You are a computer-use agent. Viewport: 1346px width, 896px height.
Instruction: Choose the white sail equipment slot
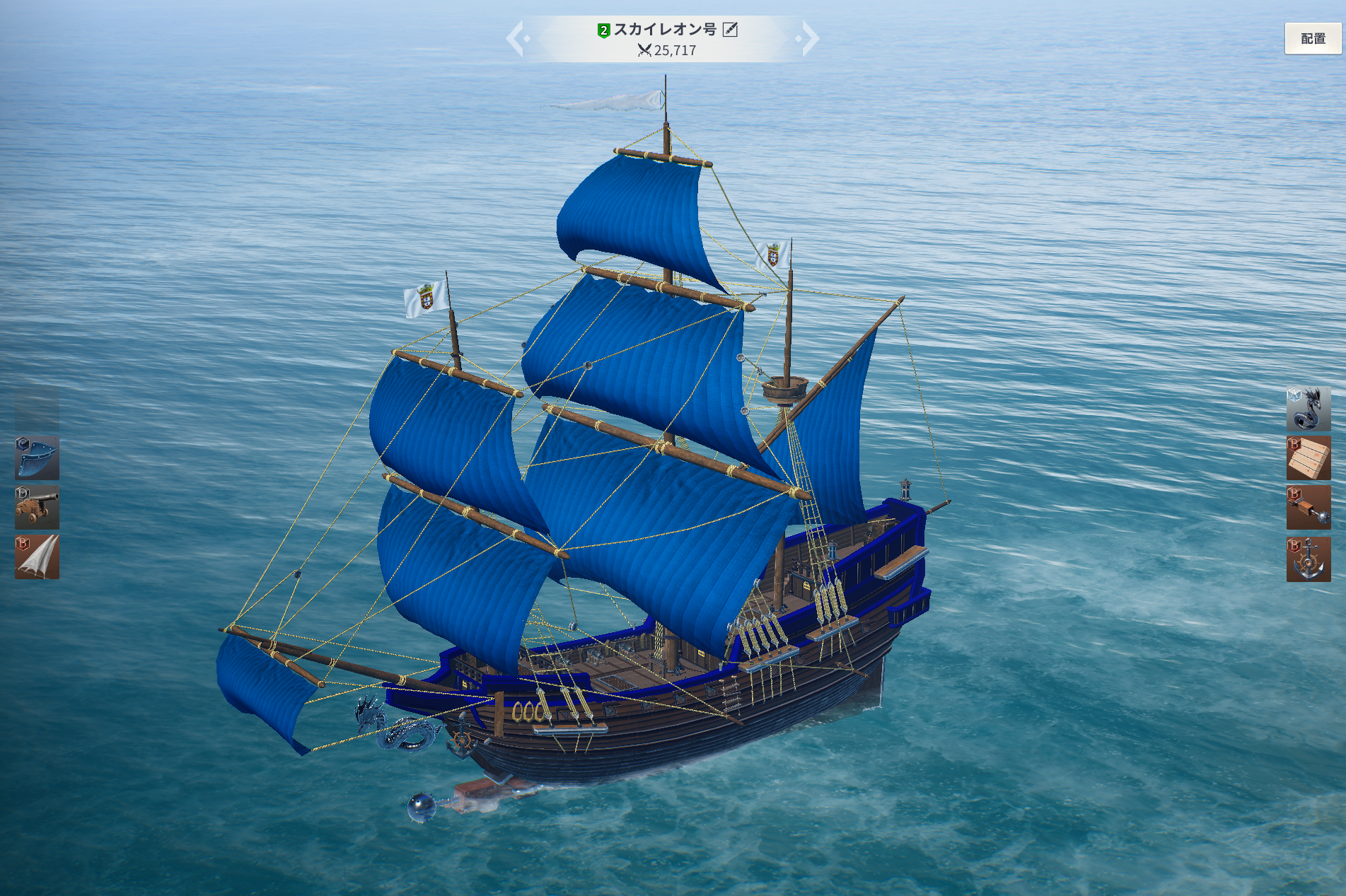[37, 557]
